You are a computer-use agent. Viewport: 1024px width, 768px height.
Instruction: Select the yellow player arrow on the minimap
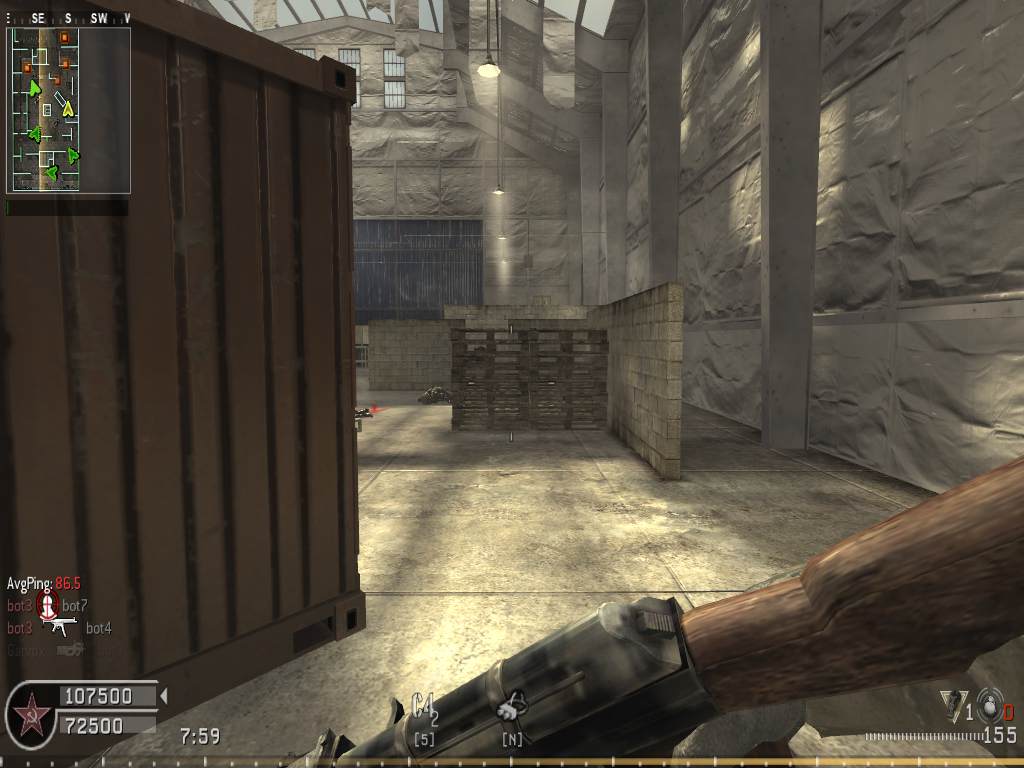[x=67, y=107]
